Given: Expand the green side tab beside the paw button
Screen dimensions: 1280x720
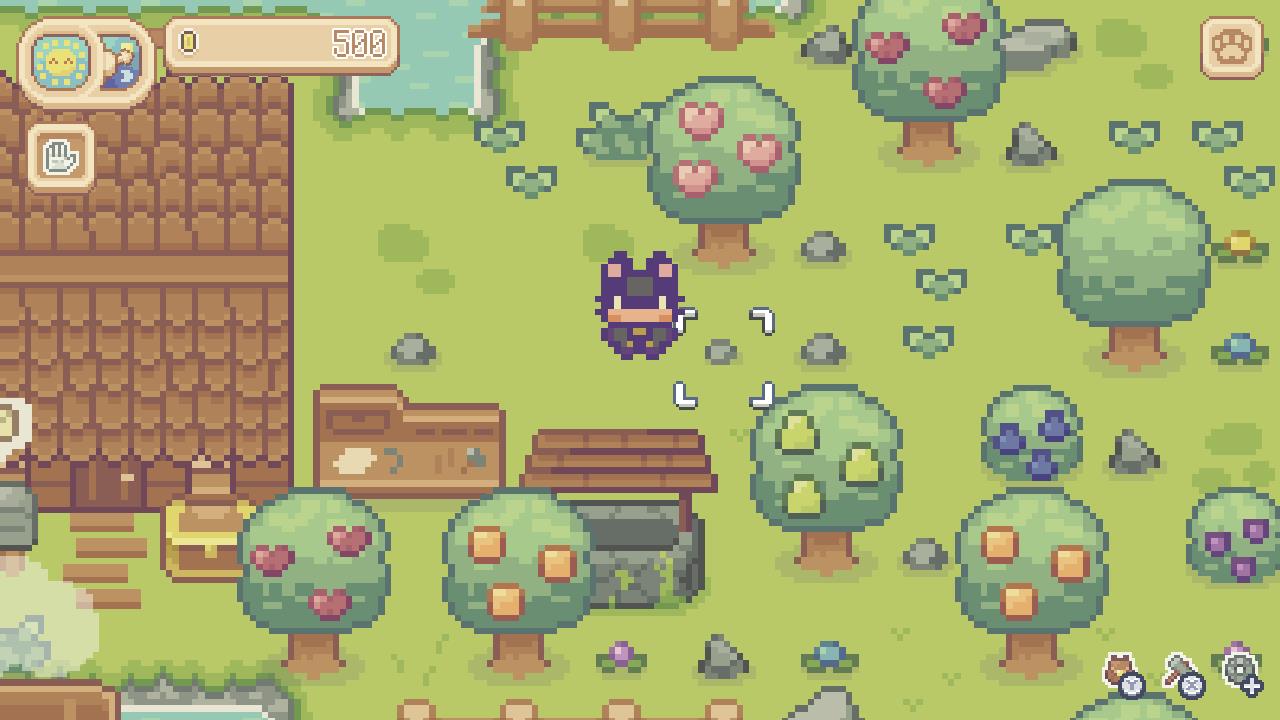Looking at the screenshot, I should tap(1267, 44).
